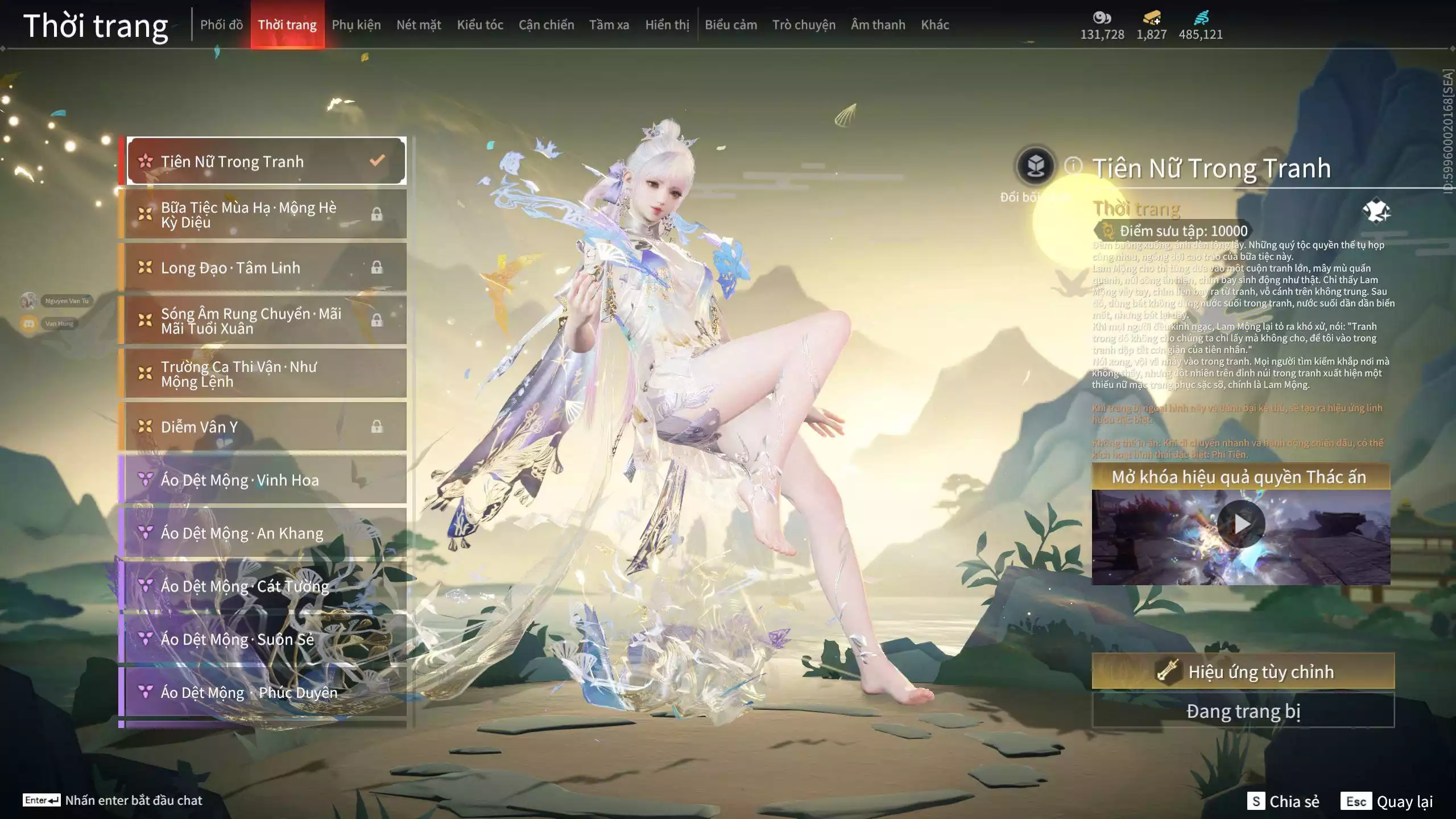
Task: Choose Áo Dệt Mộng · An Khang outfit
Action: coord(266,533)
